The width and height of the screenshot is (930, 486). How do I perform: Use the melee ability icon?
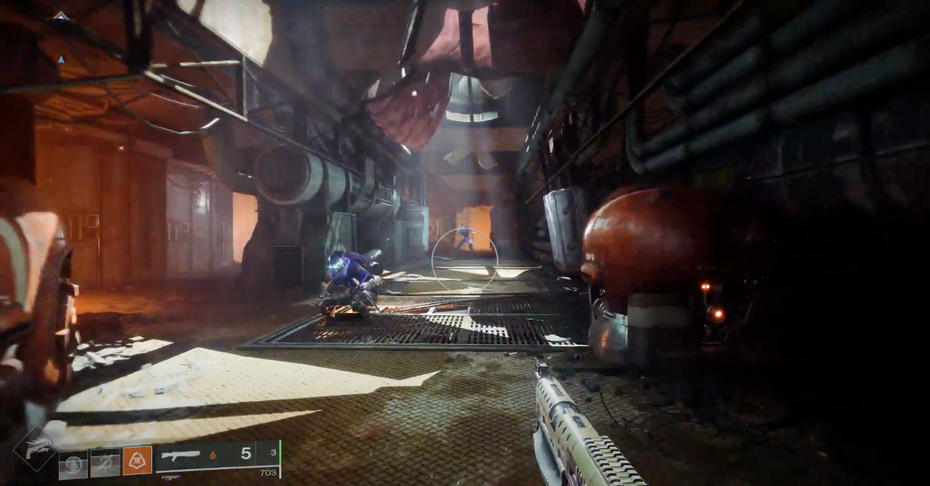106,462
